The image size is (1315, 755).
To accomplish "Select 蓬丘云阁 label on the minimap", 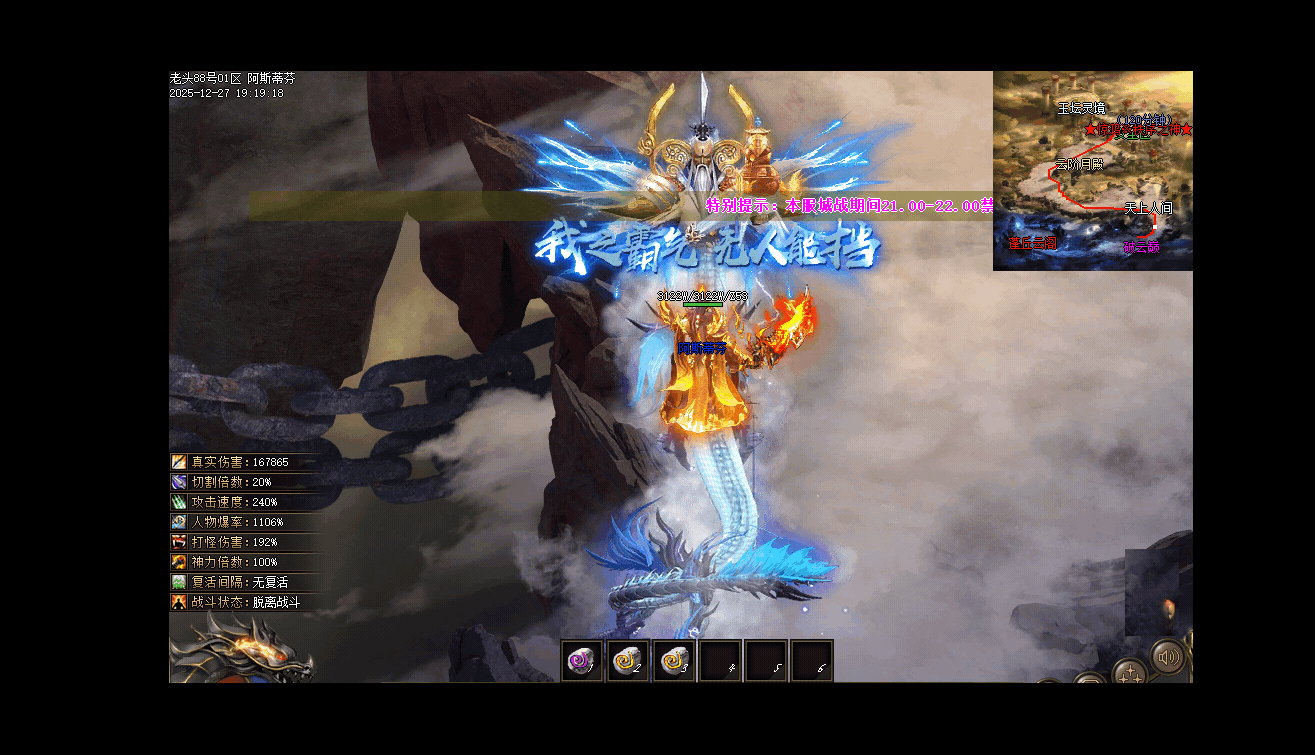I will pyautogui.click(x=1032, y=243).
